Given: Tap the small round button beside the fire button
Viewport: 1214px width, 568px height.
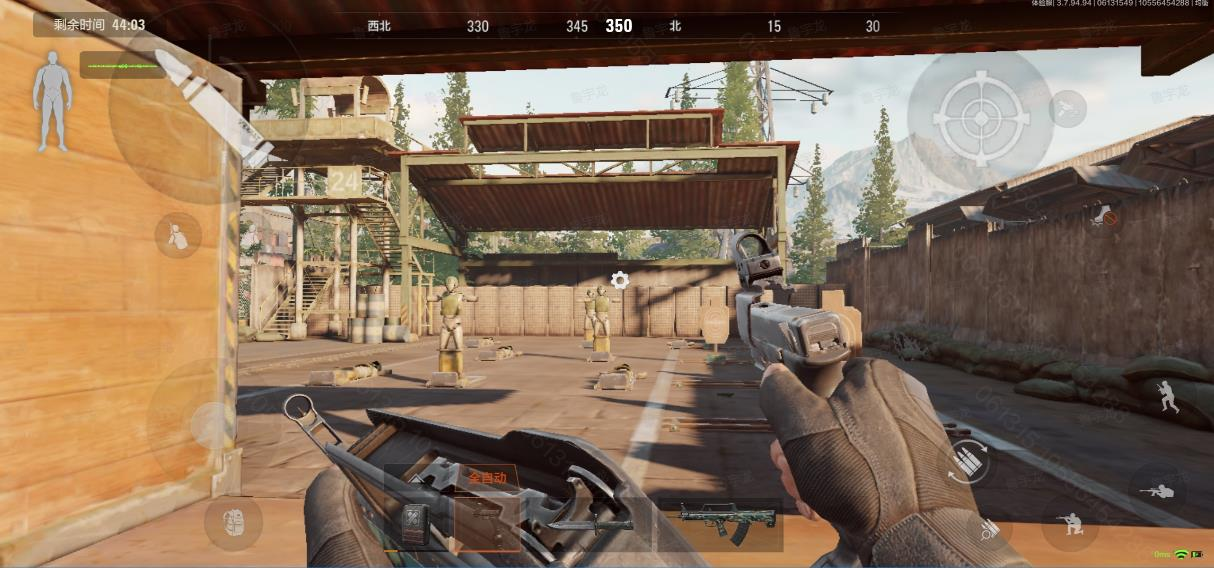Looking at the screenshot, I should pos(1067,108).
